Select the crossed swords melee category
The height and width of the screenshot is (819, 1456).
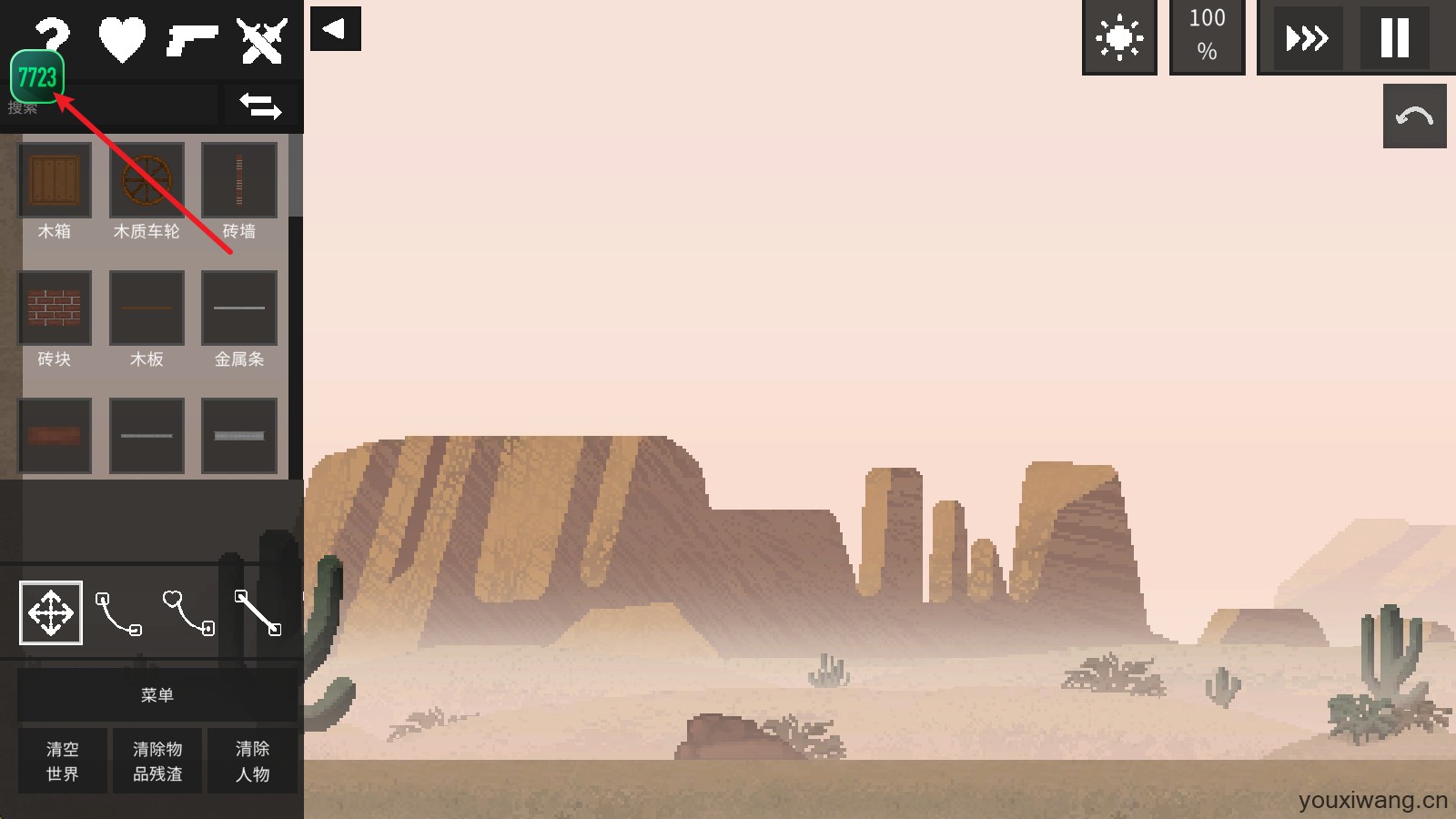[x=261, y=40]
